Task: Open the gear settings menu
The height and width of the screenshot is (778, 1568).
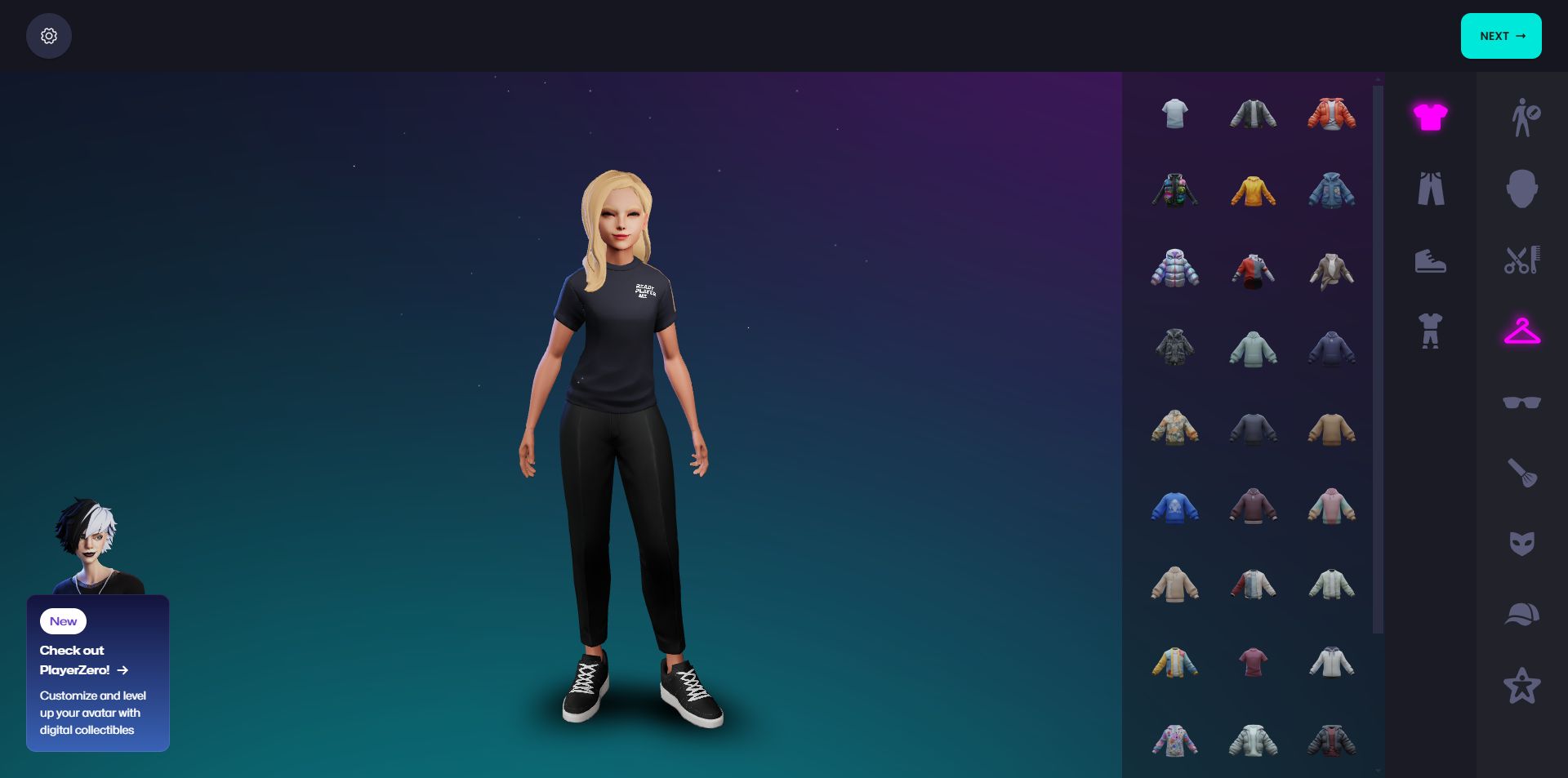Action: tap(49, 36)
